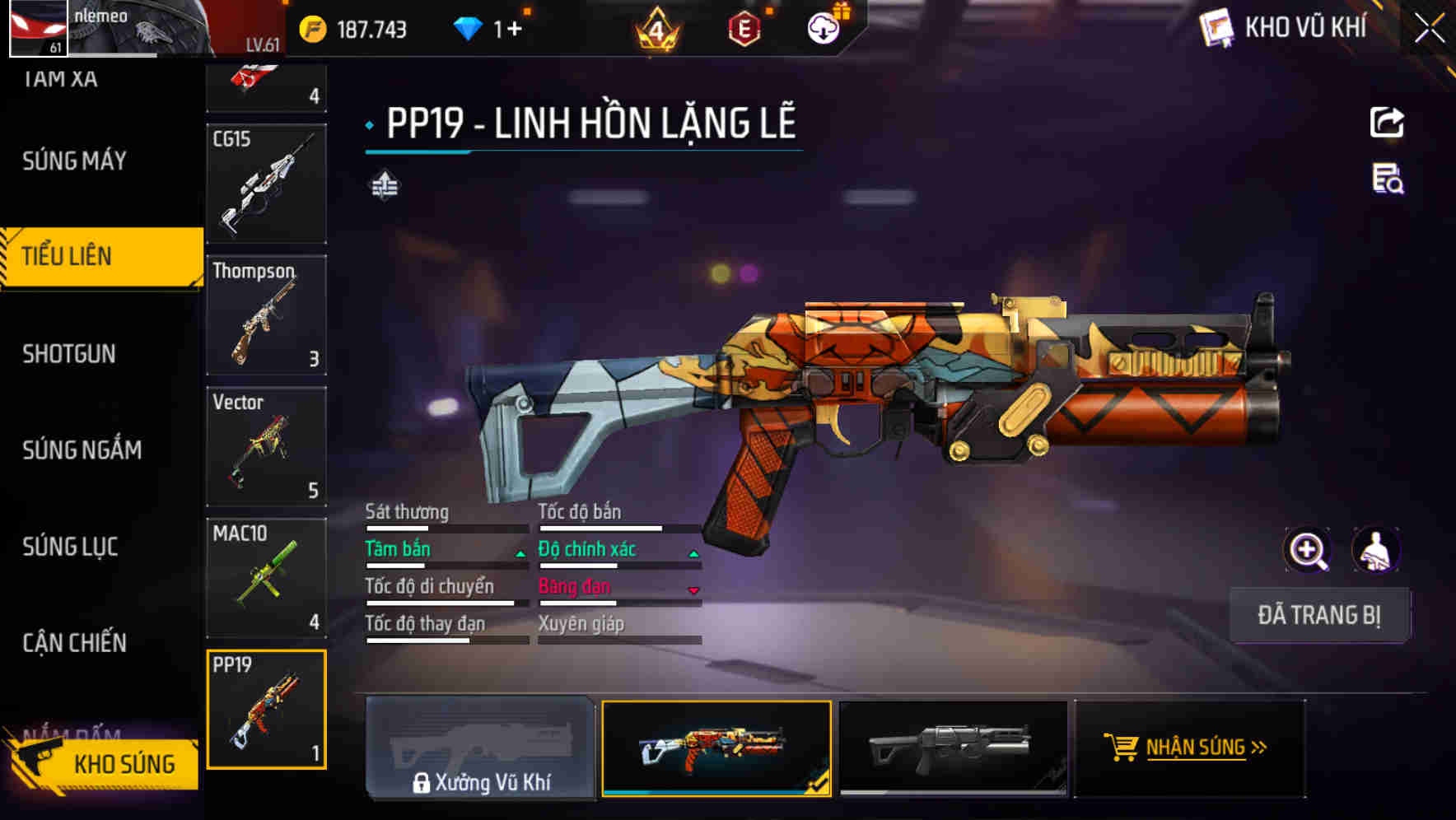Zoom in on the weapon preview magnifier
Image resolution: width=1456 pixels, height=820 pixels.
(x=1306, y=550)
